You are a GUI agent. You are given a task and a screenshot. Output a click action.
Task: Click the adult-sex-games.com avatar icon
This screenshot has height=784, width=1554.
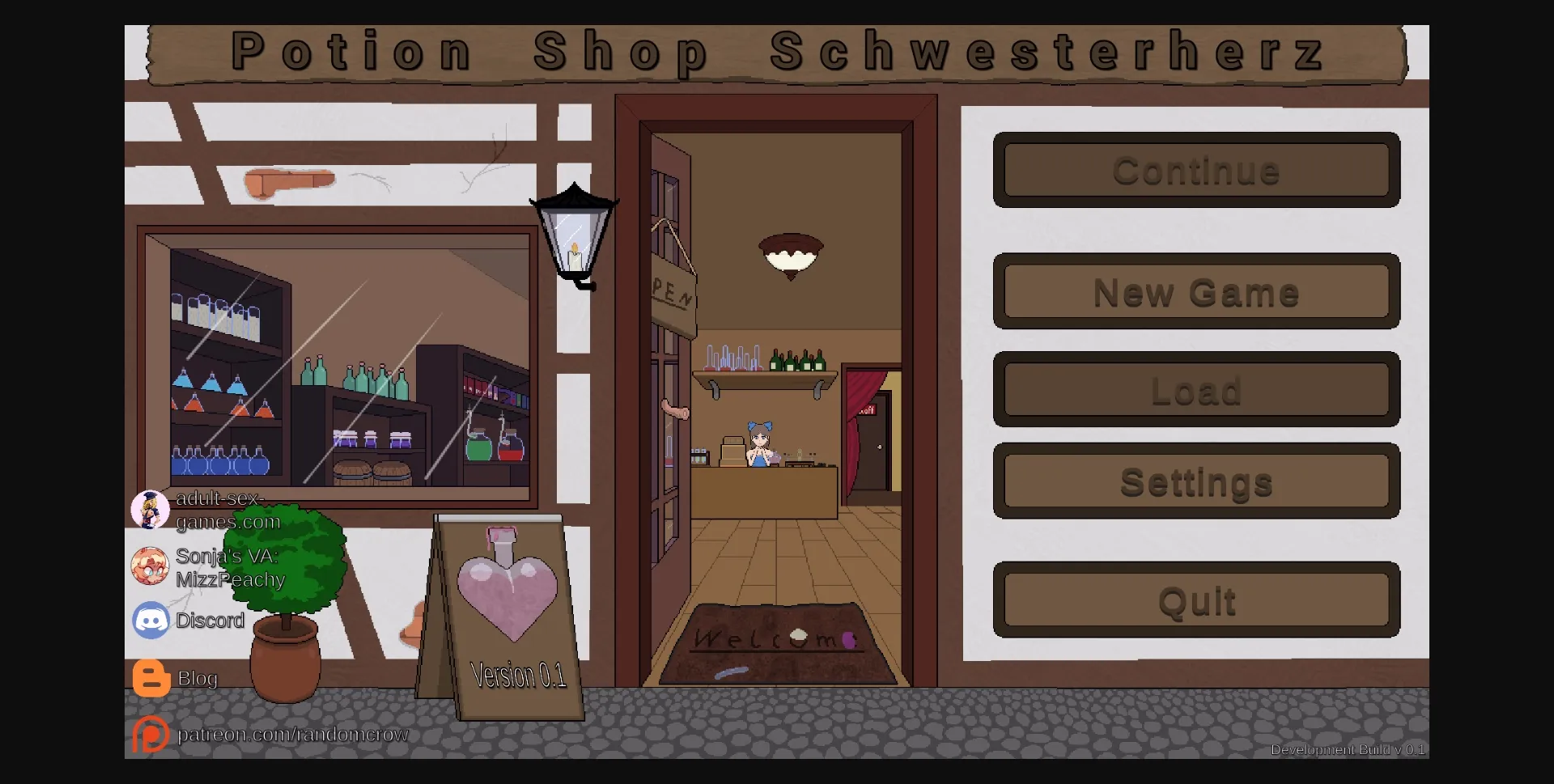click(151, 509)
